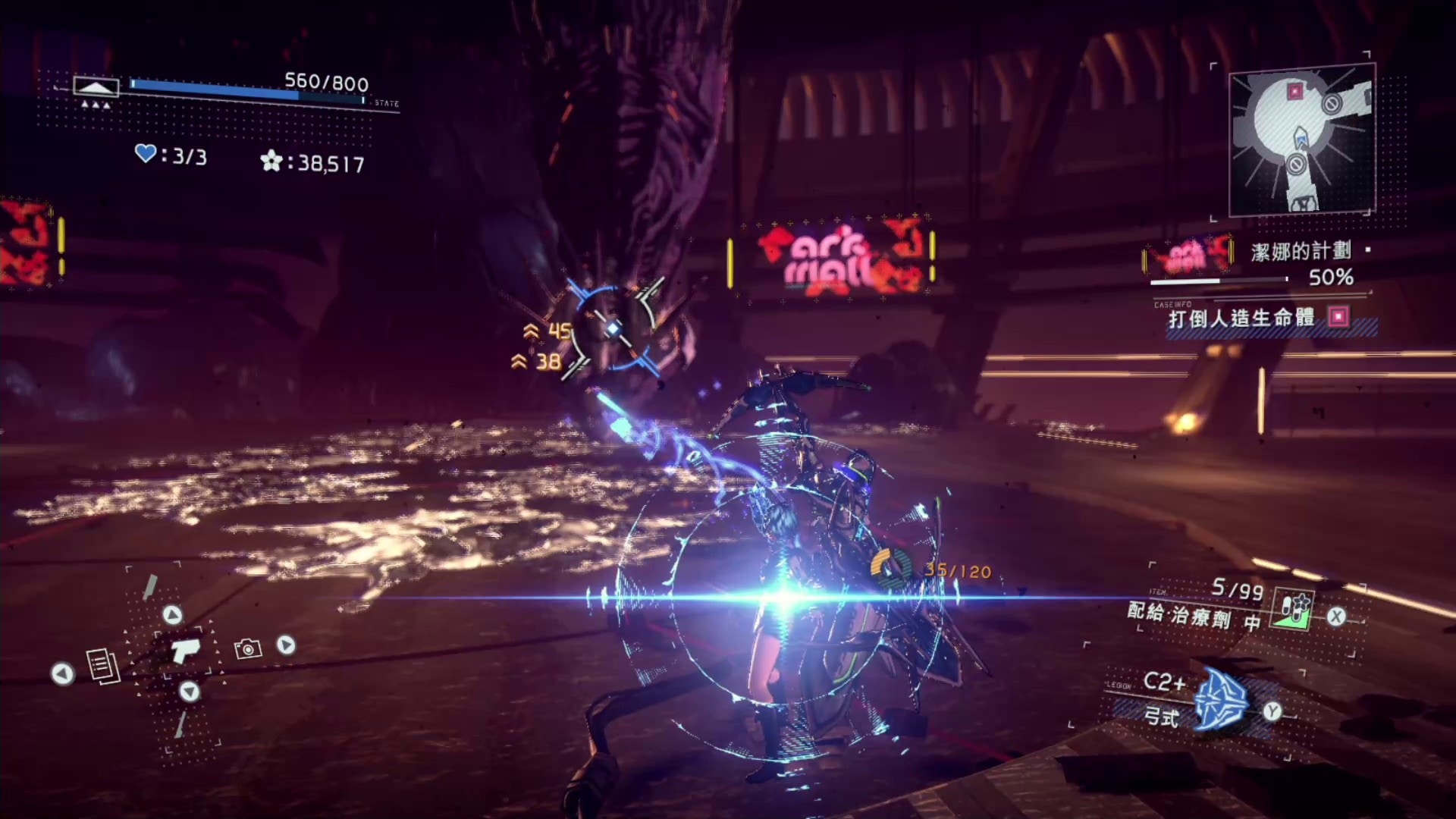Open the camera mode icon
The height and width of the screenshot is (819, 1456).
tap(247, 648)
